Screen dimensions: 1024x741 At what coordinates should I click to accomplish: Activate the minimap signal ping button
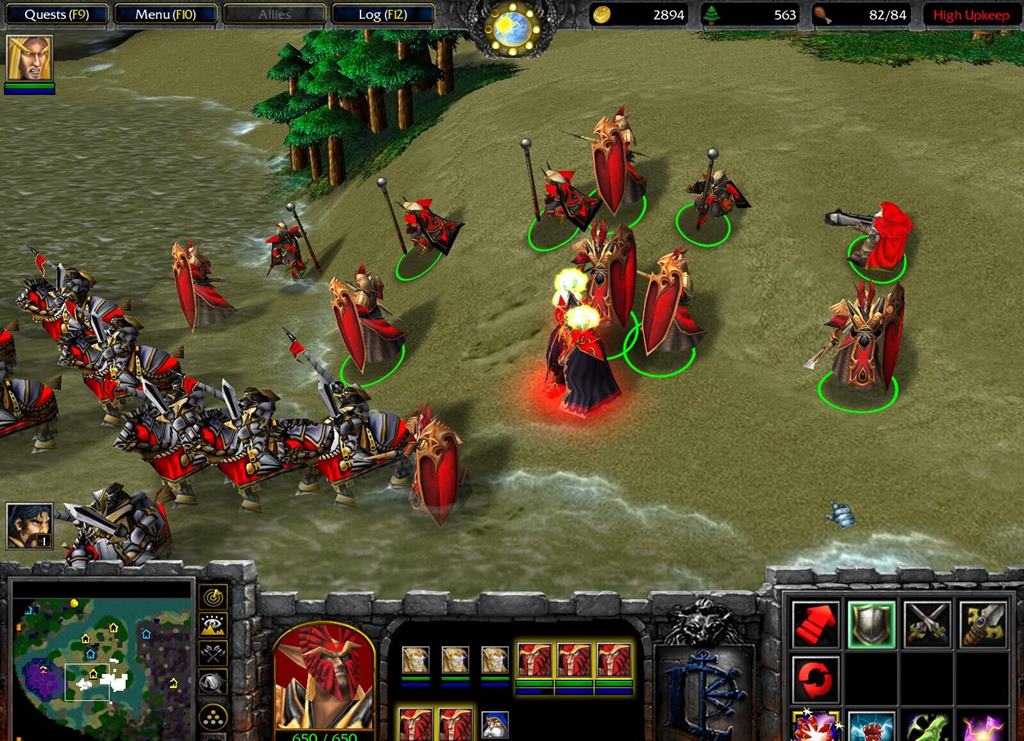213,597
